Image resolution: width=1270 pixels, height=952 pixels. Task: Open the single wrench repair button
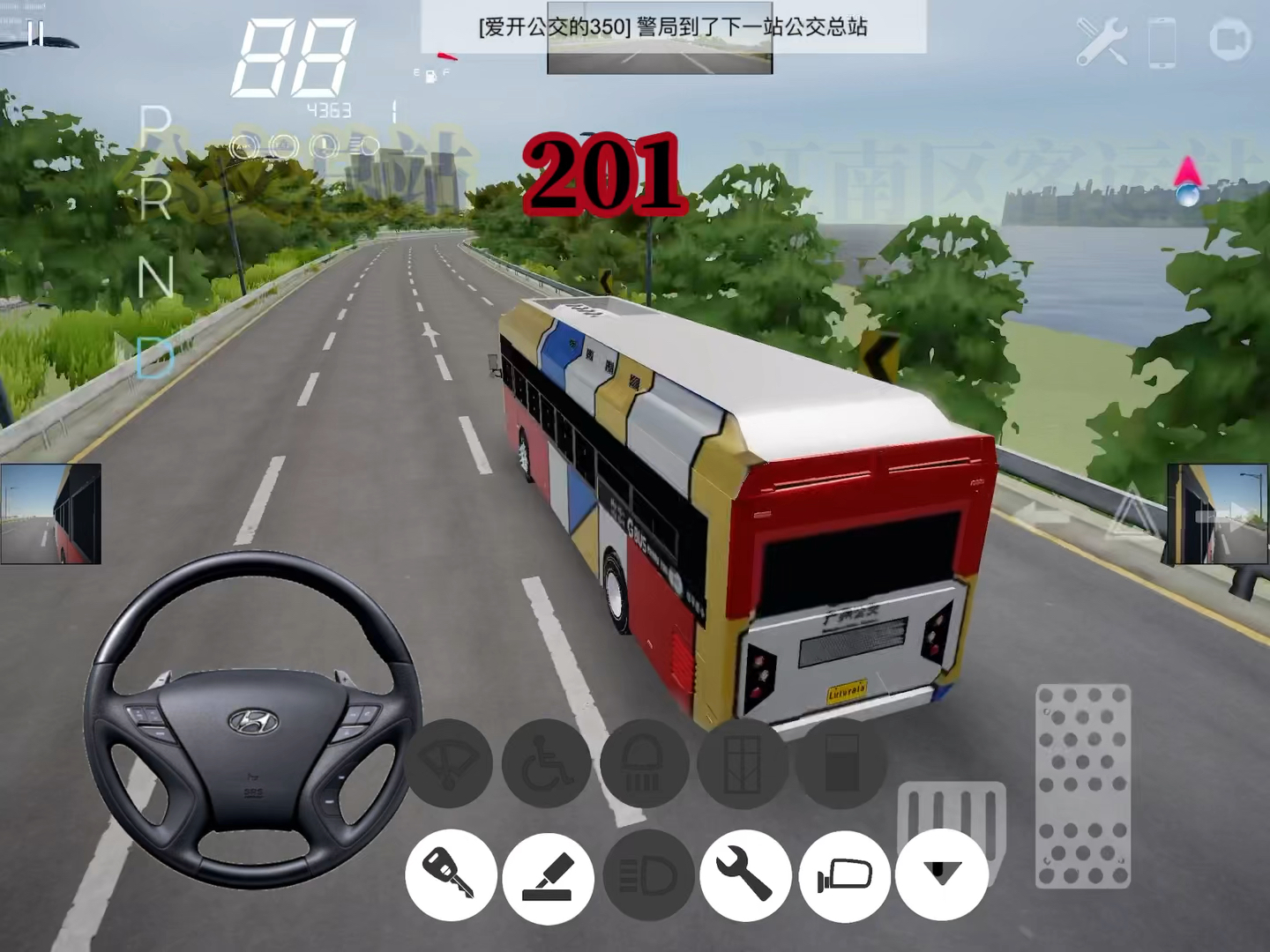pos(745,875)
